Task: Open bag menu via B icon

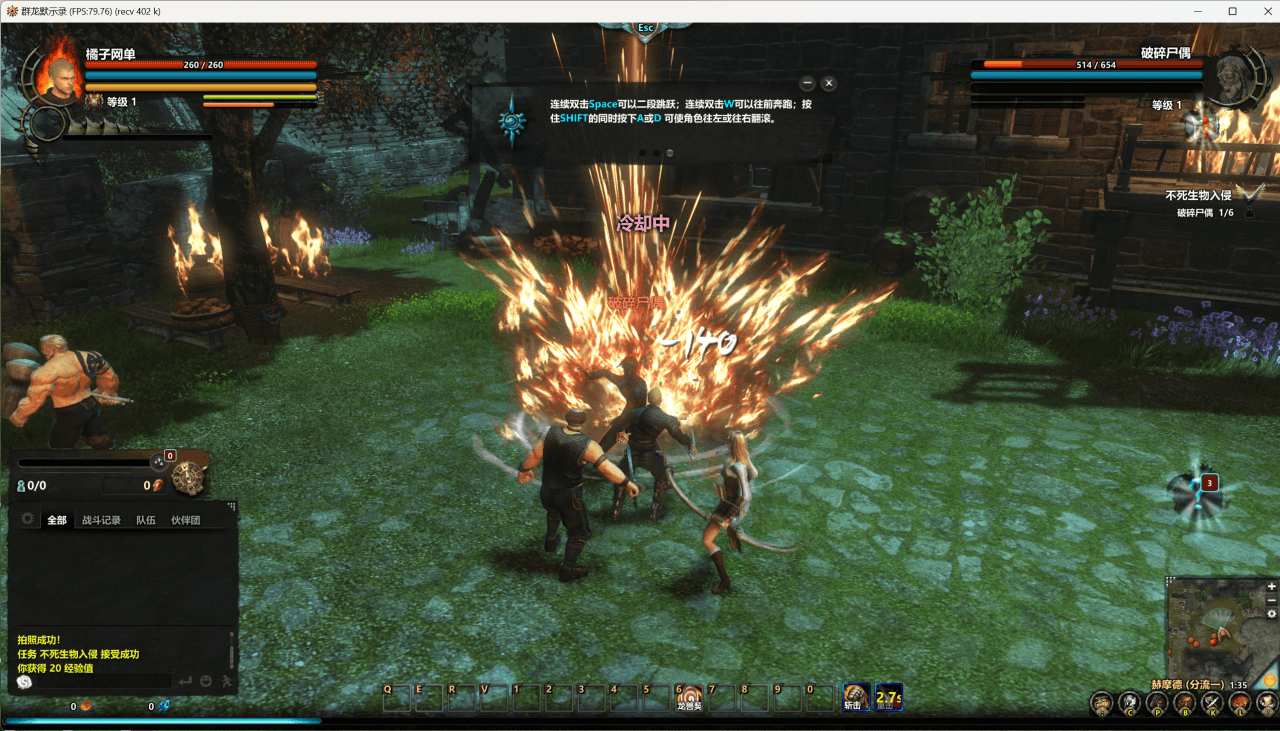Action: tap(1184, 703)
